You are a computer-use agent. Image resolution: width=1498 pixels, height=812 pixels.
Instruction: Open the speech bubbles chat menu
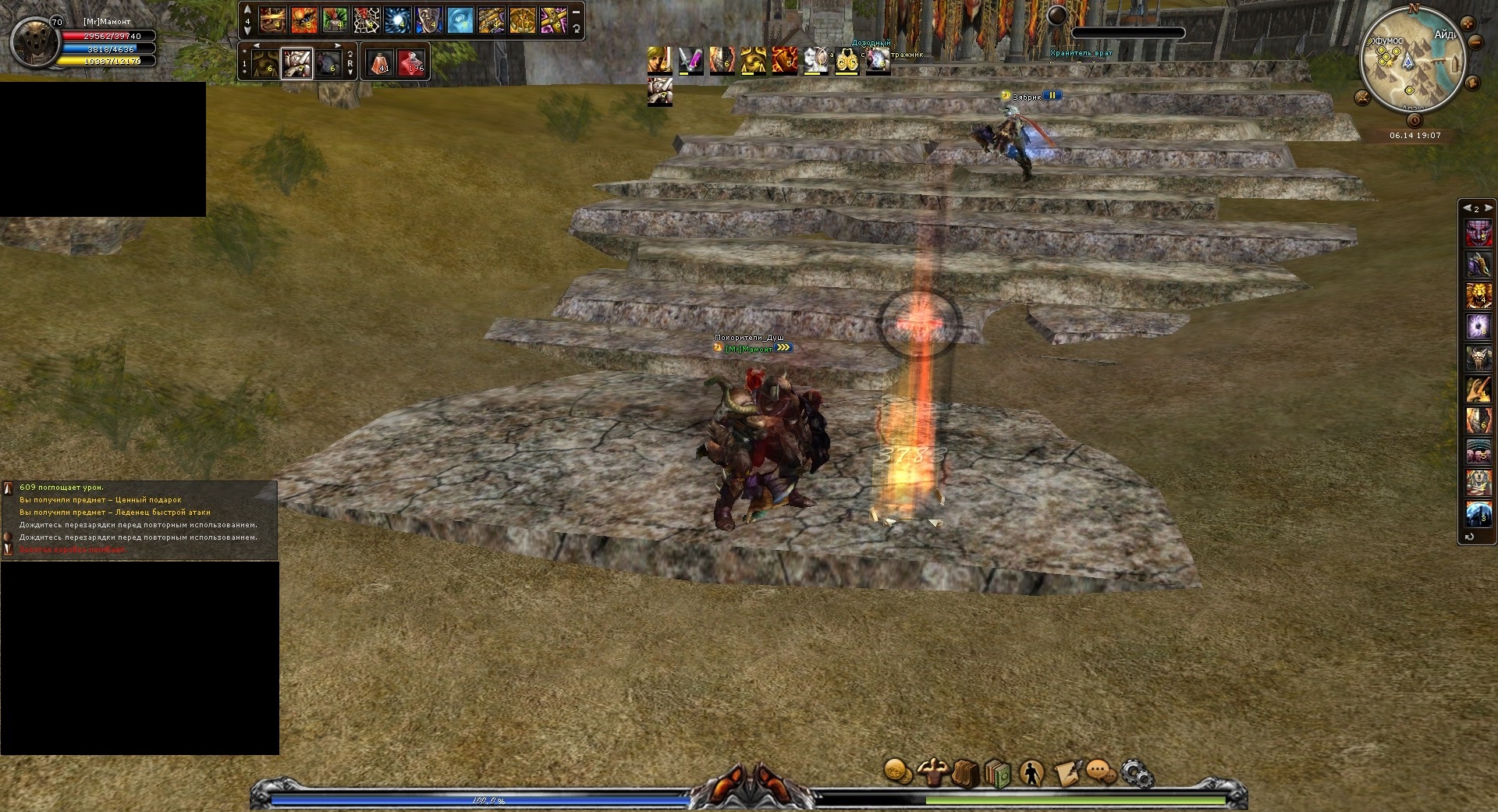[x=1101, y=773]
